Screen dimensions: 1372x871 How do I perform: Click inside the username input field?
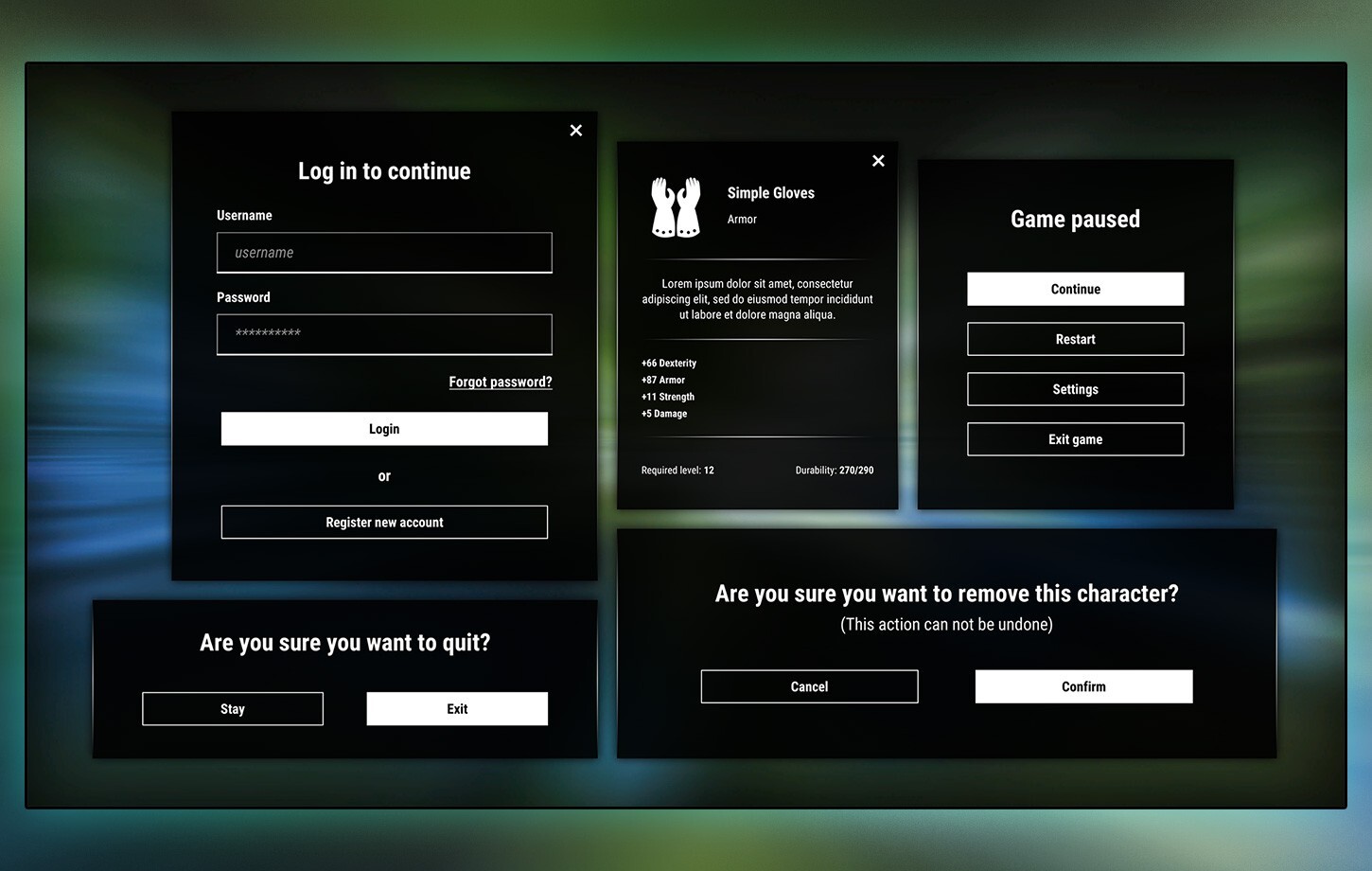[384, 253]
